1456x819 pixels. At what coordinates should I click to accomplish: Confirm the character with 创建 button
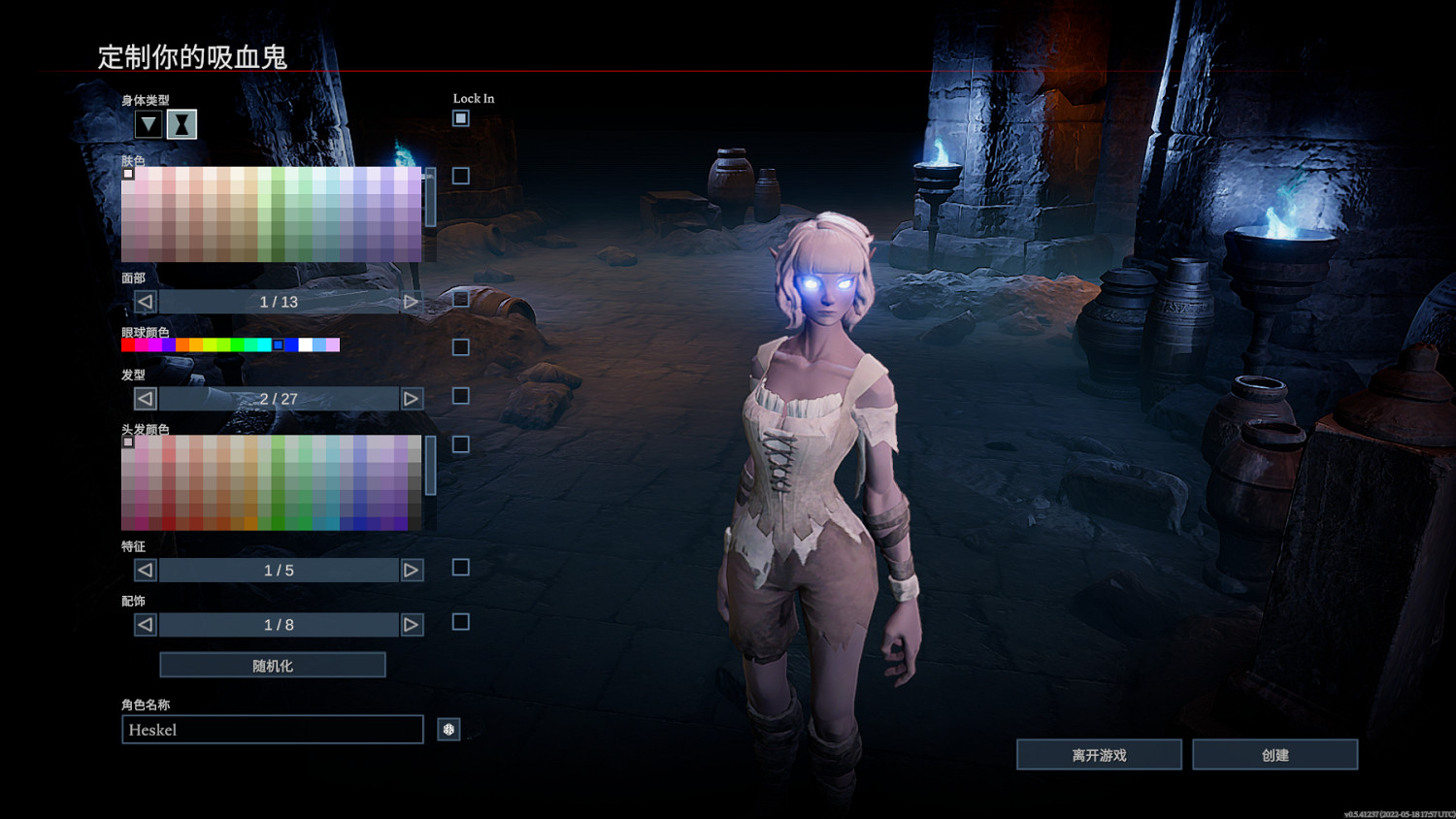(x=1274, y=755)
